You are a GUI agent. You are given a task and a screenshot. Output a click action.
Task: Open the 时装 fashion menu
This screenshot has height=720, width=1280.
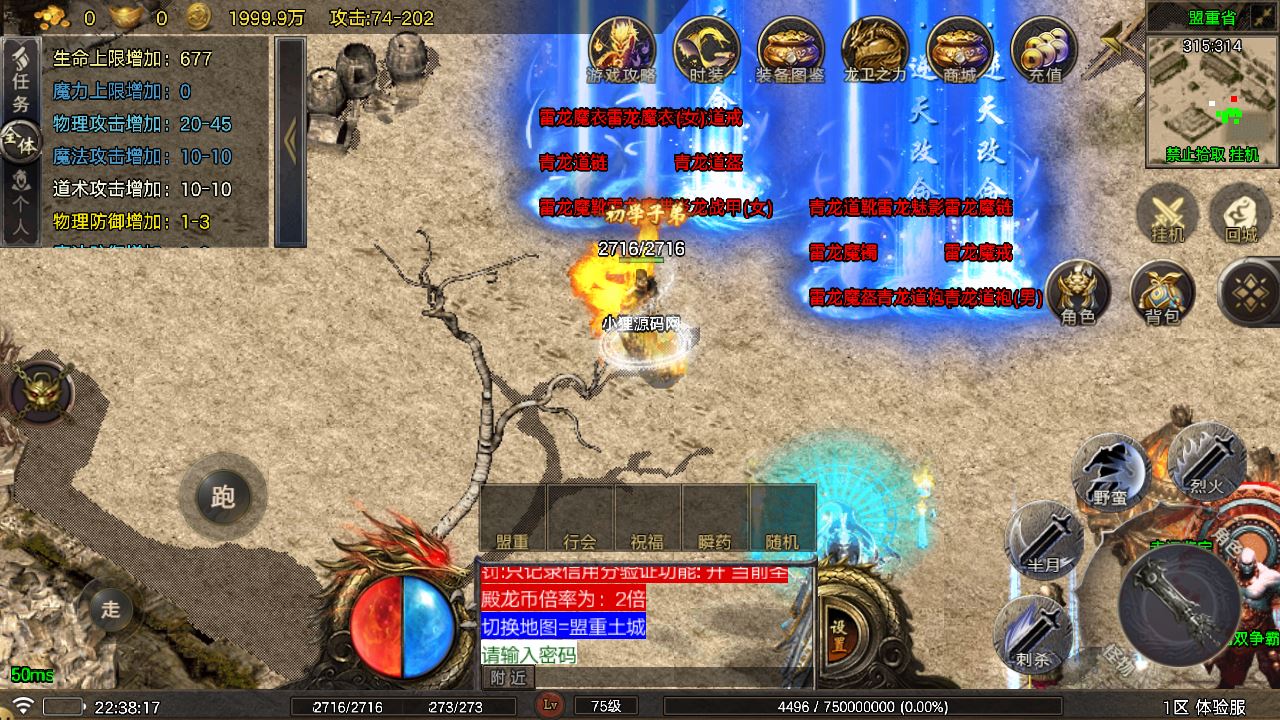(706, 48)
